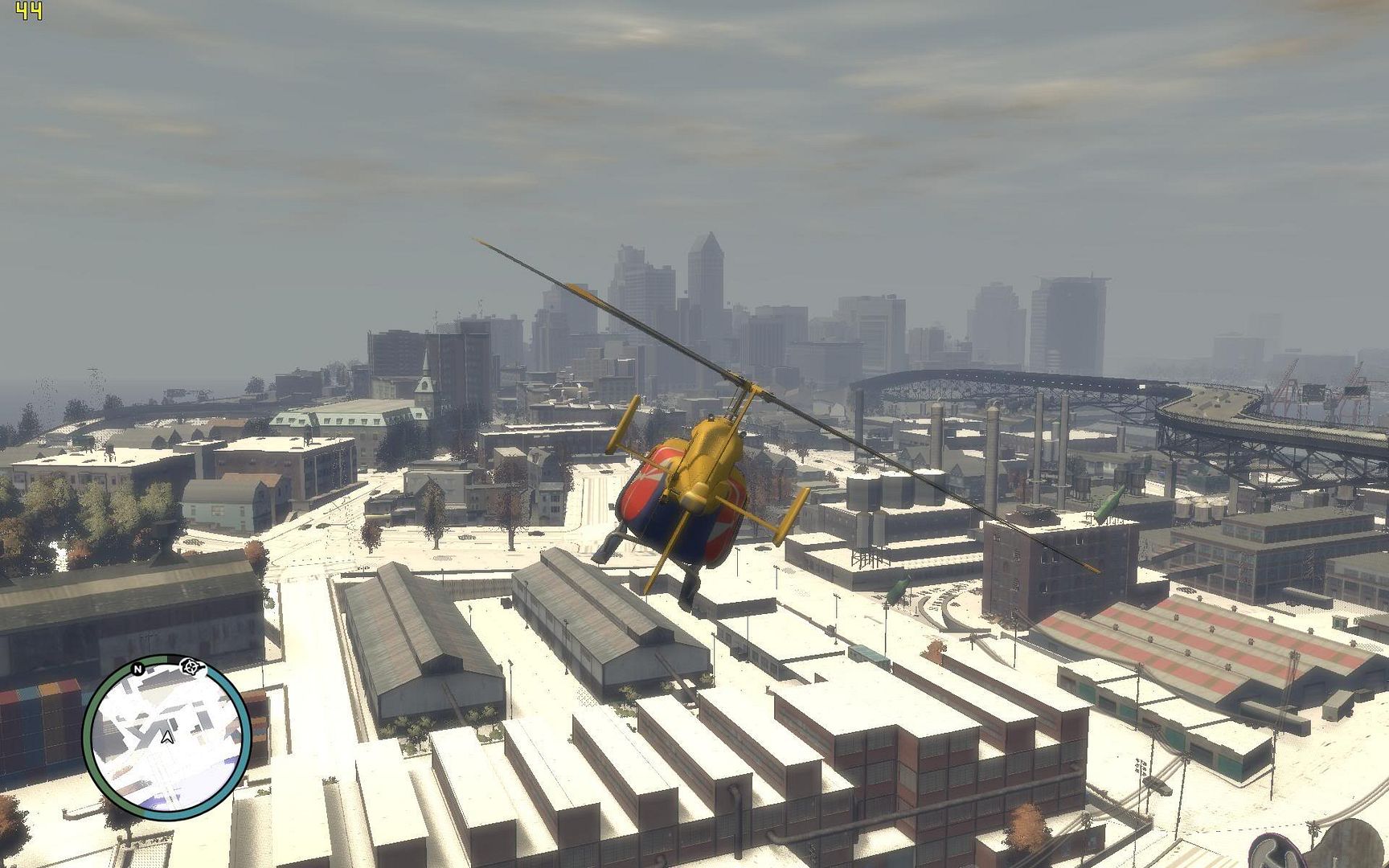Select the crosshair blip on the minimap rim

coord(191,665)
